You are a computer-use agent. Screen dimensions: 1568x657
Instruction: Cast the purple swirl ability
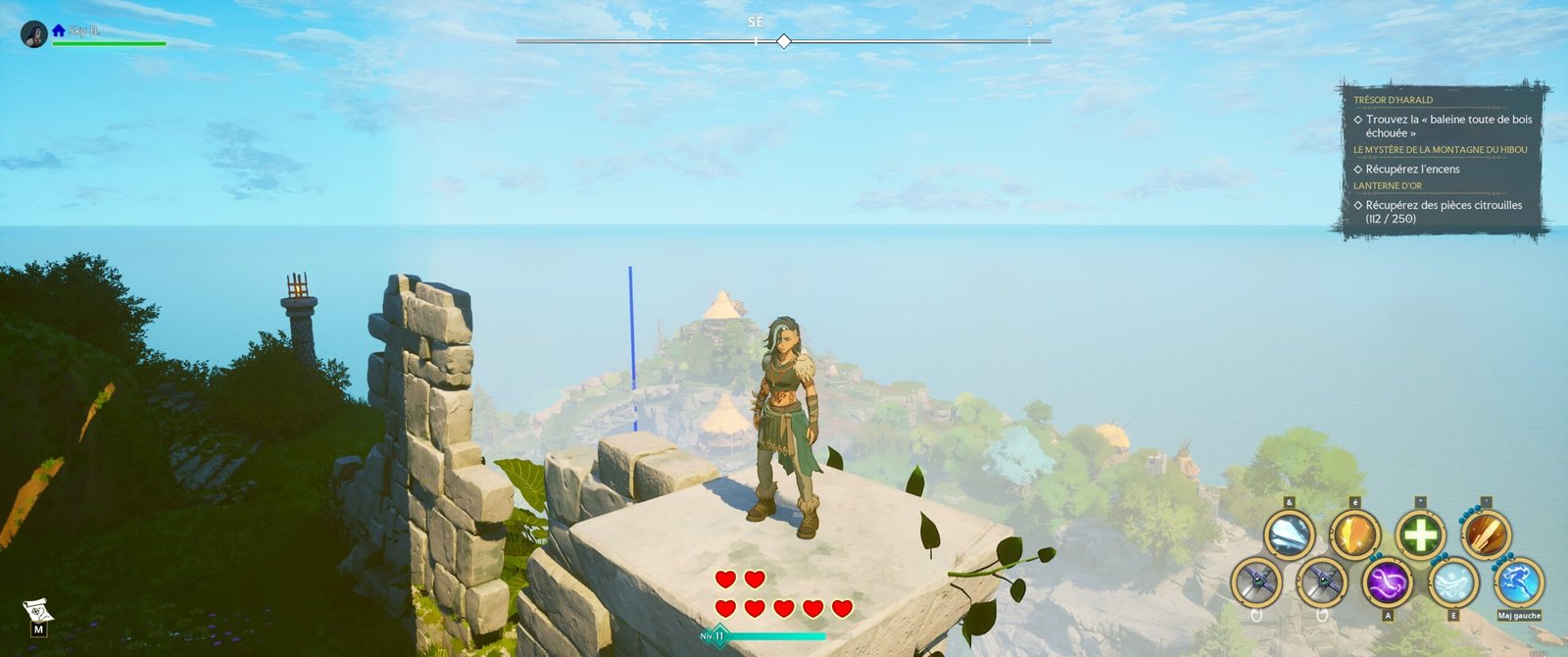tap(1388, 582)
